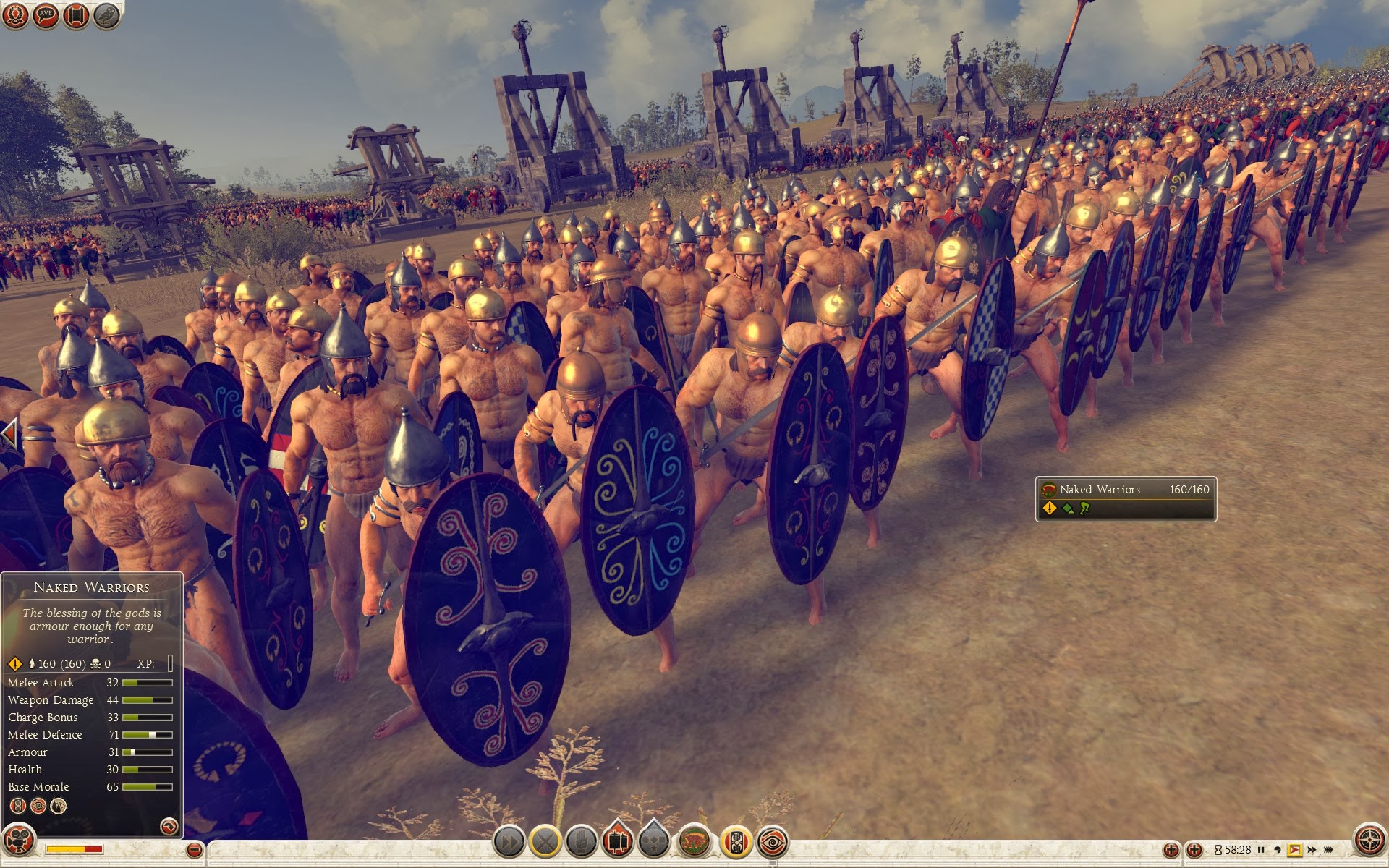Viewport: 1389px width, 868px height.
Task: Toggle the double-arrow run button
Action: [509, 842]
